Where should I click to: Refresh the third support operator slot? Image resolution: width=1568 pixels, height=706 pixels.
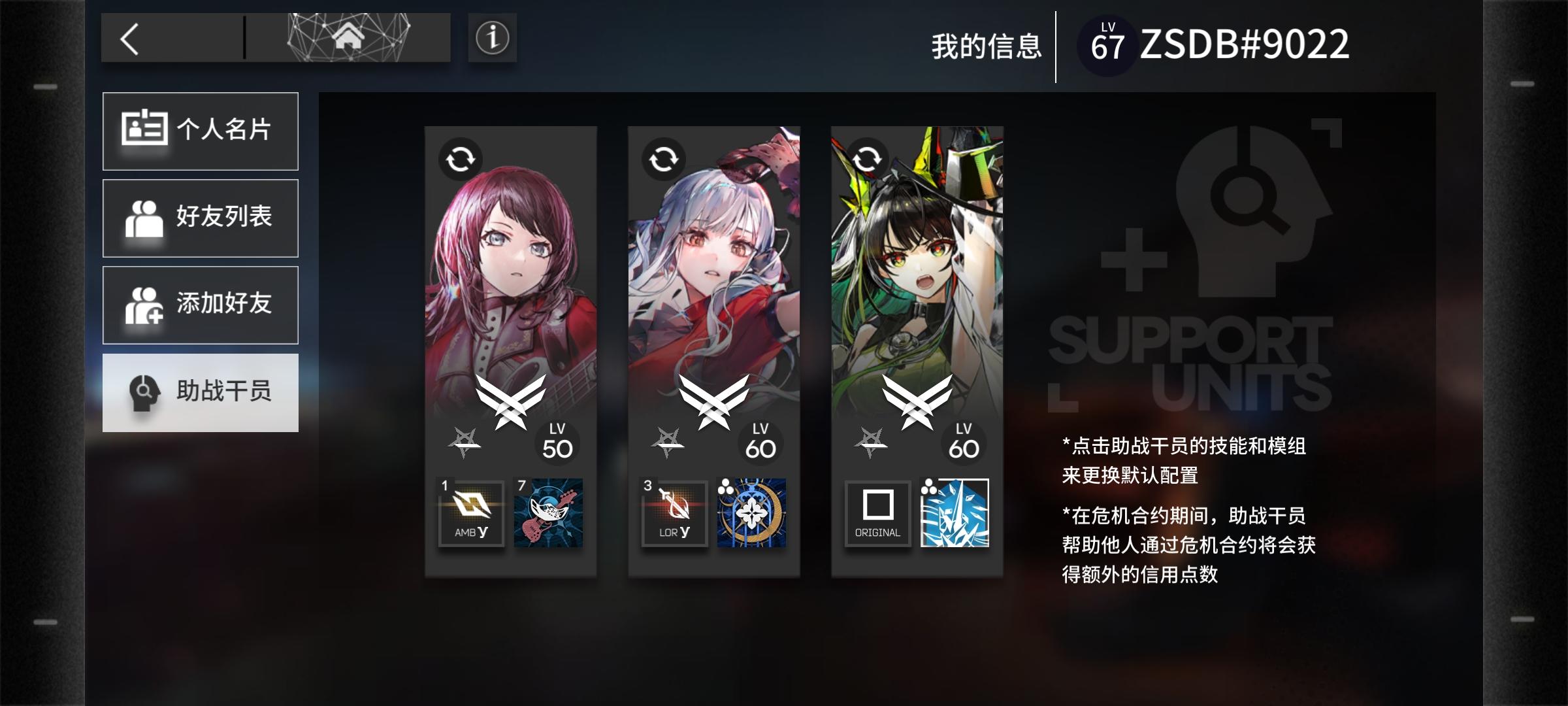tap(868, 158)
